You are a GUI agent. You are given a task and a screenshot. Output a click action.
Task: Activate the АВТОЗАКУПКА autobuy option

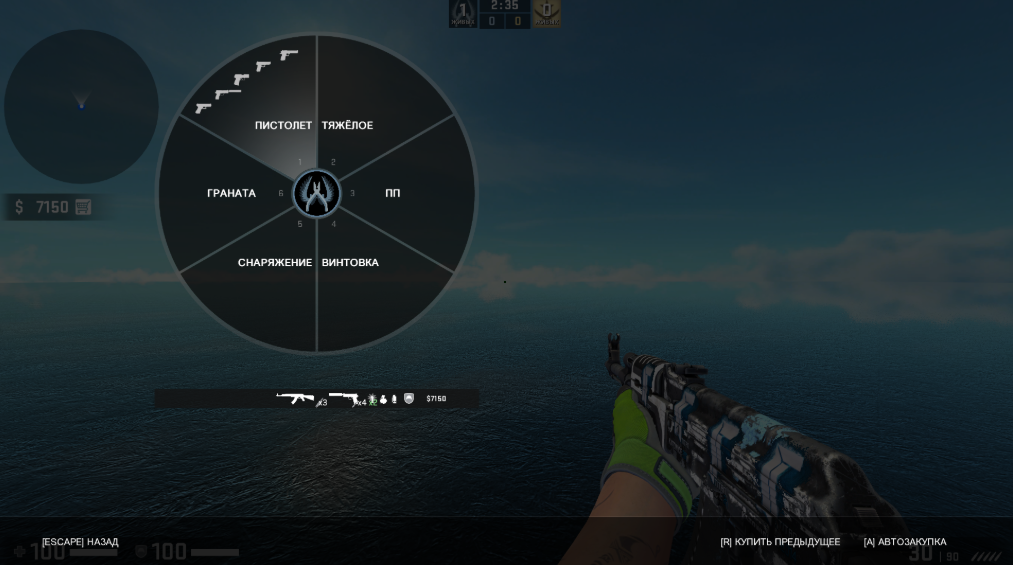(905, 542)
